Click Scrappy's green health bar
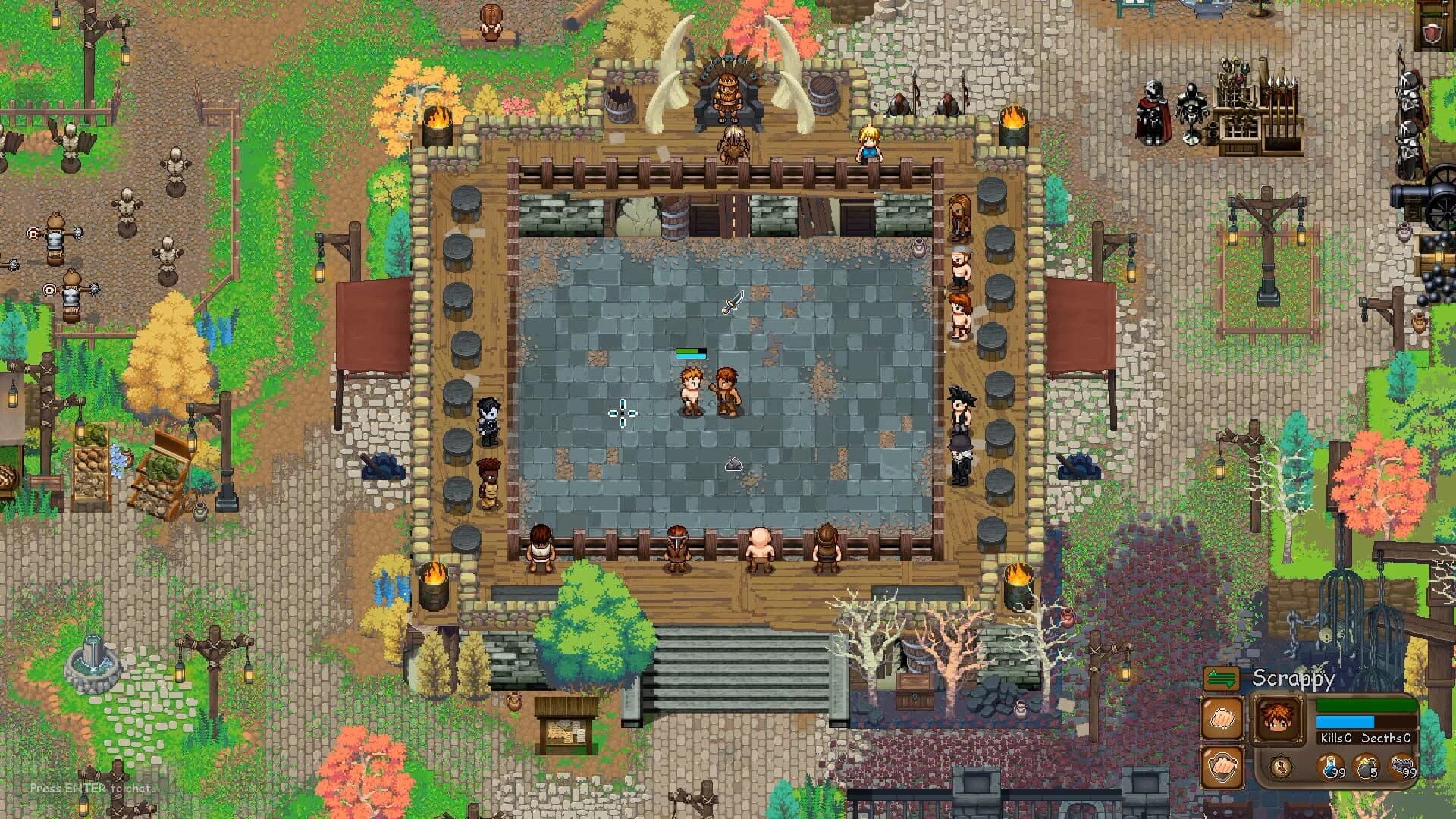The image size is (1456, 819). coord(1365,705)
